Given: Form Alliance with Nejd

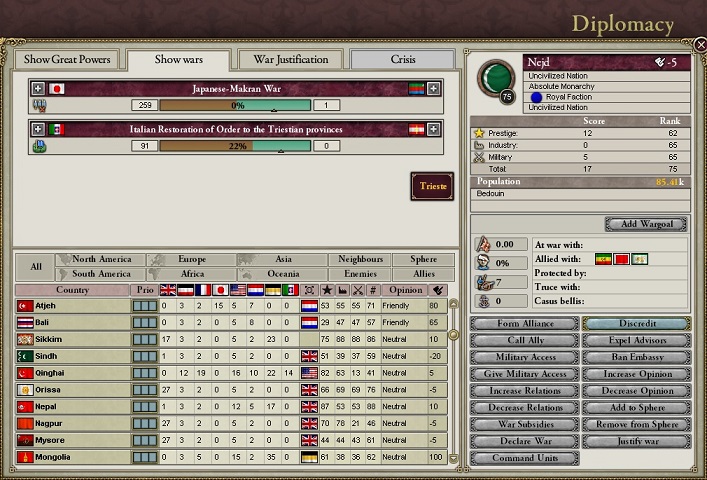Looking at the screenshot, I should coord(525,324).
